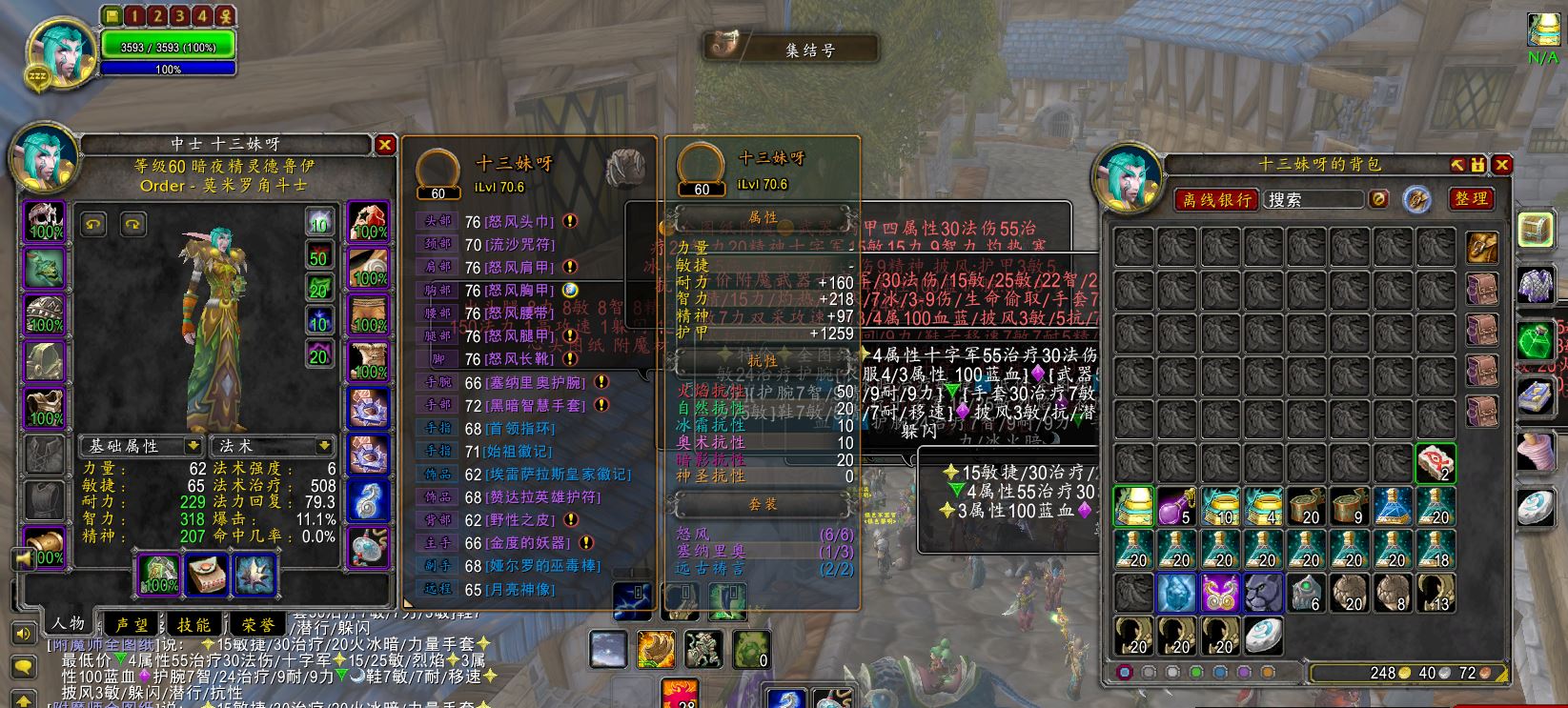Focus the 搜索 bag search box
The image size is (1568, 708).
[1313, 199]
